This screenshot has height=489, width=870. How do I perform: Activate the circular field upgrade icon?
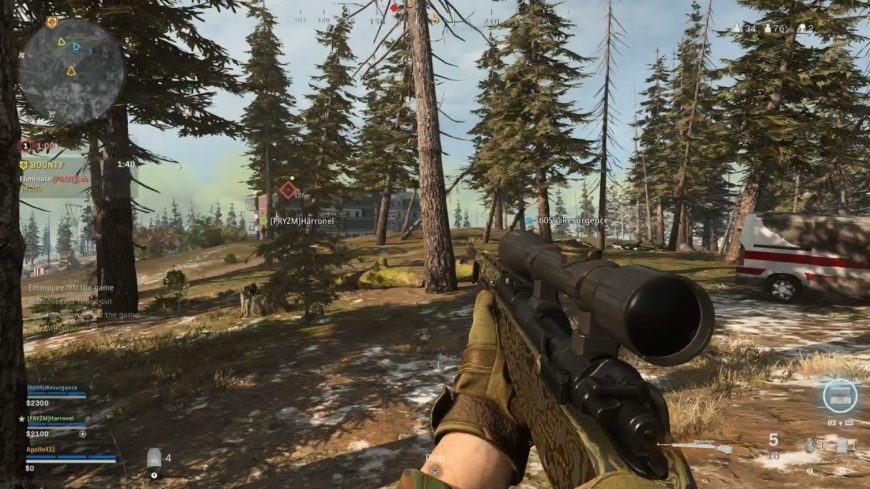coord(840,395)
